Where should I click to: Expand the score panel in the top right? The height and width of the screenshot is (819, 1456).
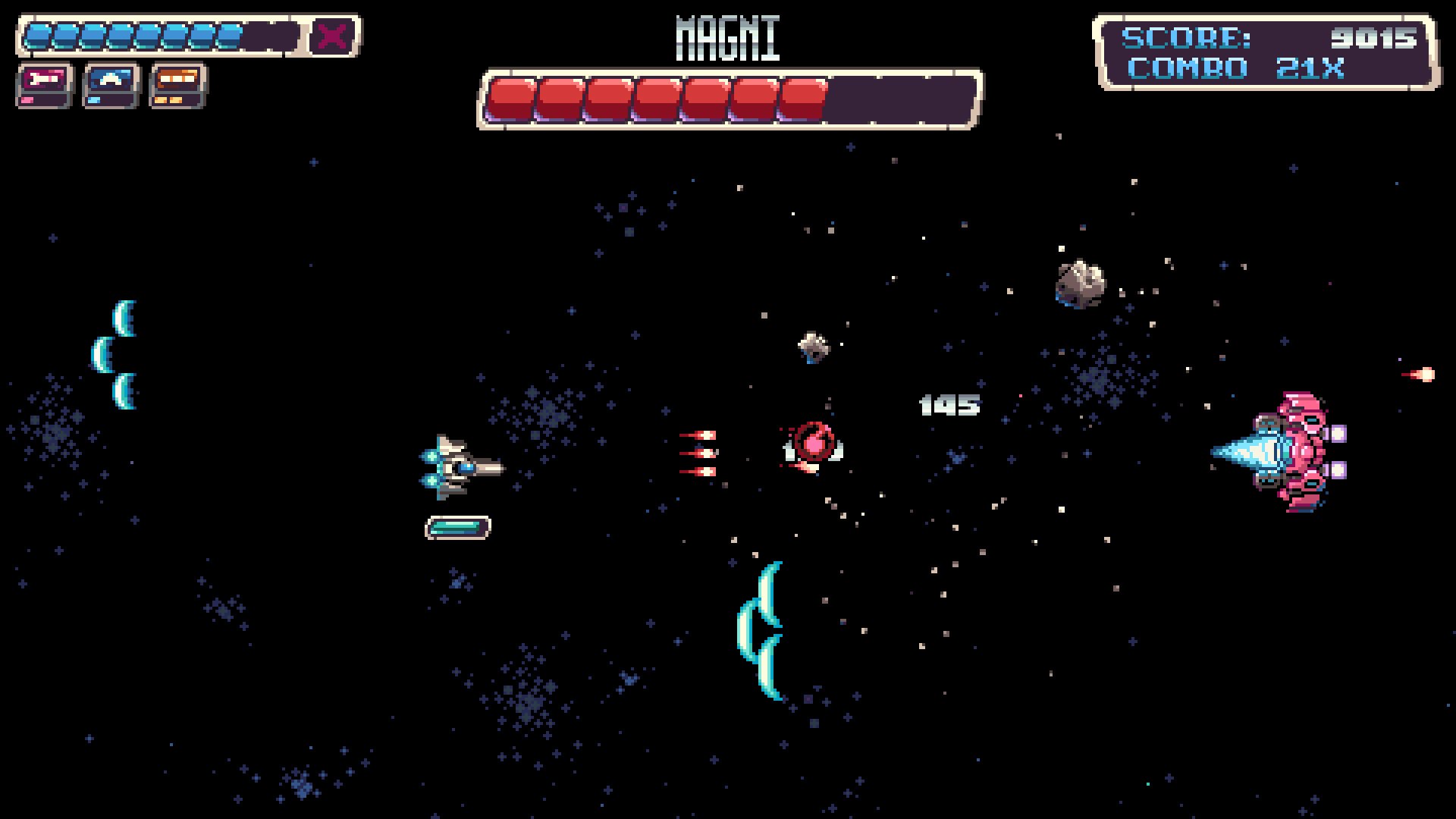click(1268, 49)
